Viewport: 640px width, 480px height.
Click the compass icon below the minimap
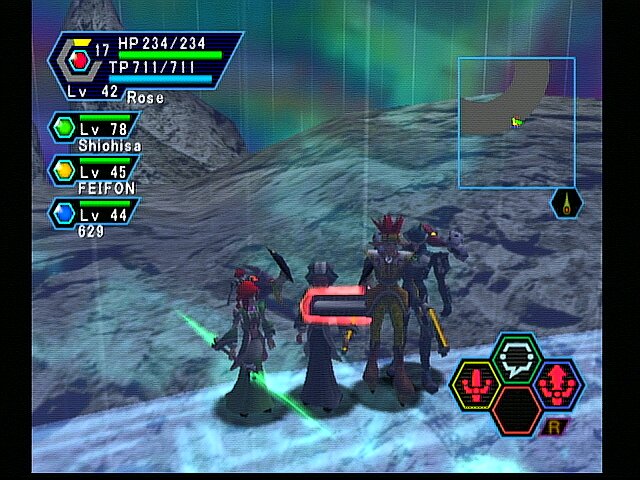click(x=566, y=203)
